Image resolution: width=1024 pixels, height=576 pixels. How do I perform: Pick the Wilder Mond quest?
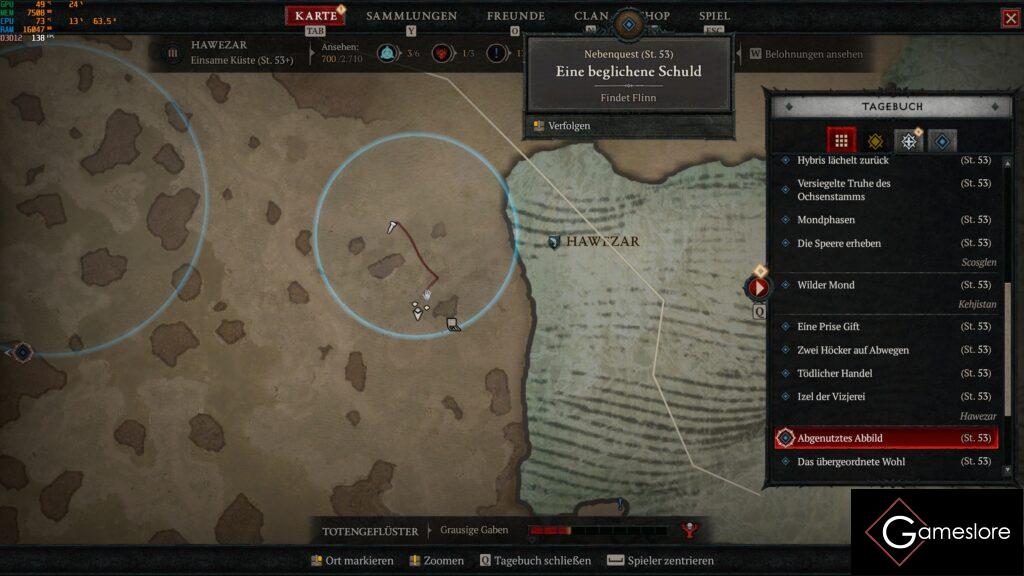(x=826, y=285)
